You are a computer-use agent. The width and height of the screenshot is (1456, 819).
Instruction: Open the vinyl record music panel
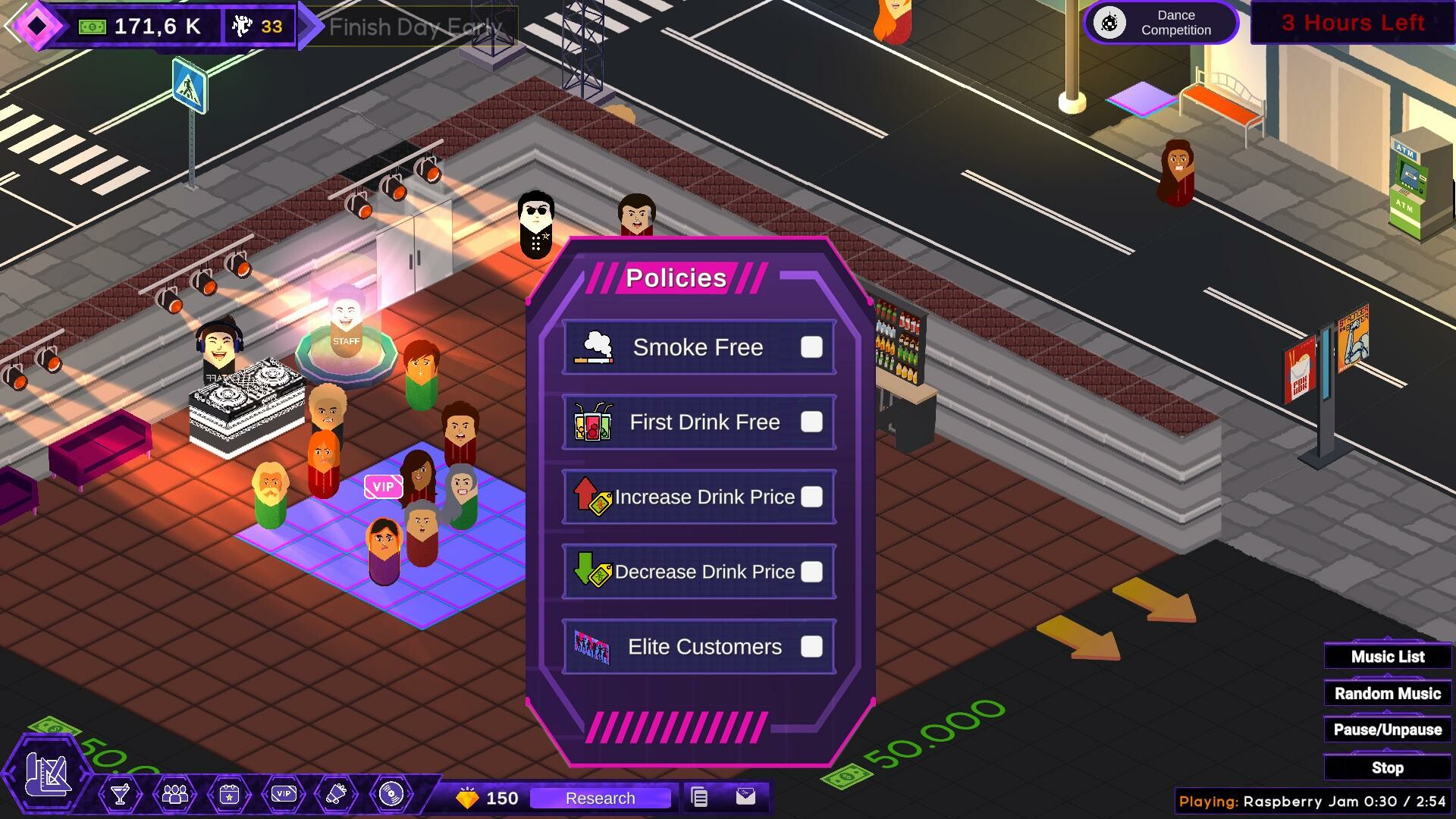(391, 795)
